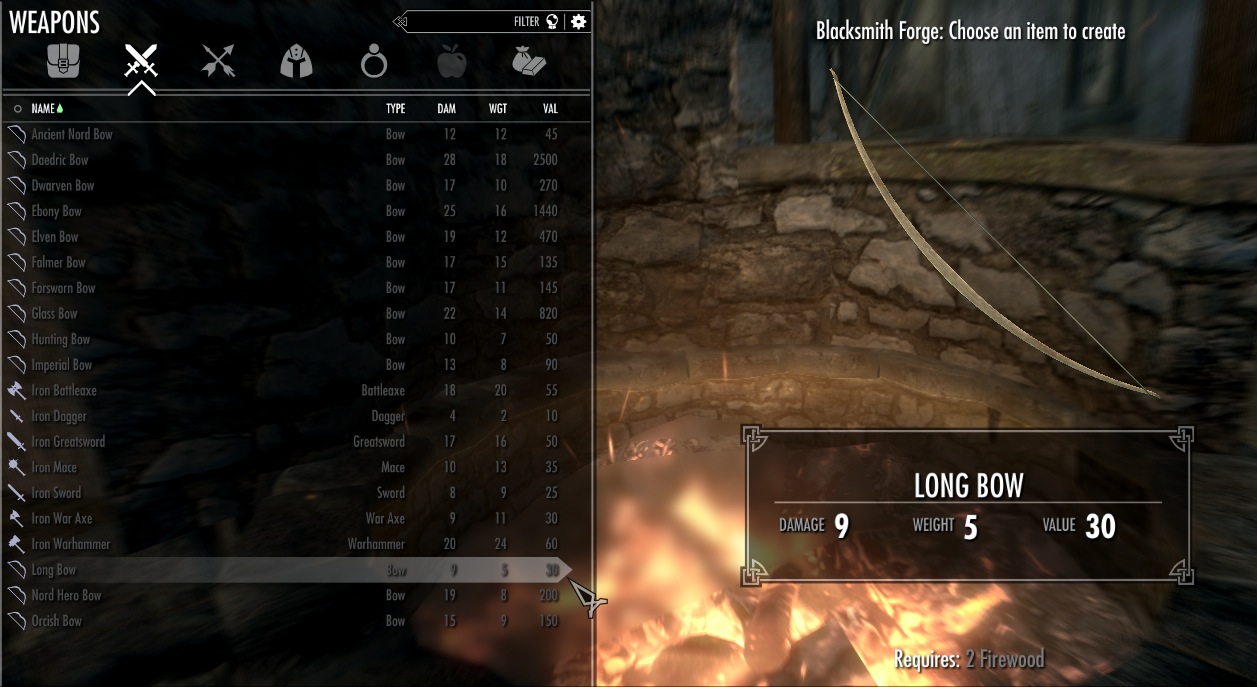Pick the Glass Bow entry
The width and height of the screenshot is (1257, 687).
coord(54,313)
